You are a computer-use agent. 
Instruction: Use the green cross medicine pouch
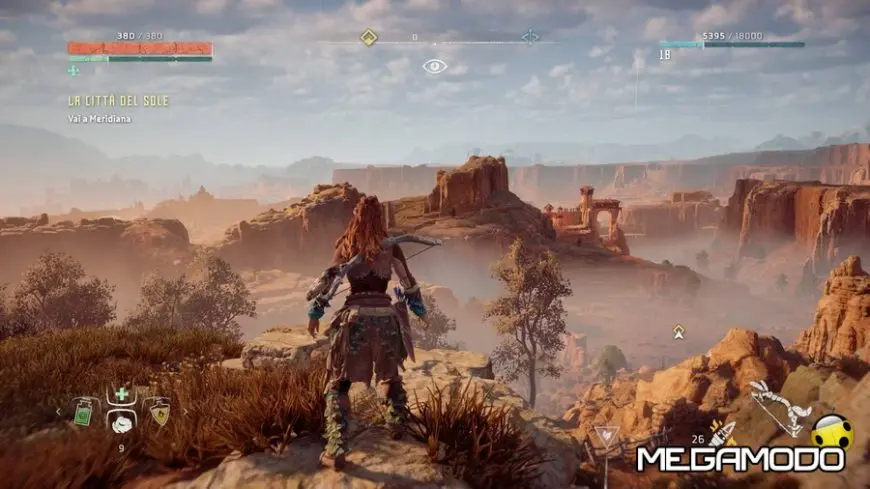point(122,394)
